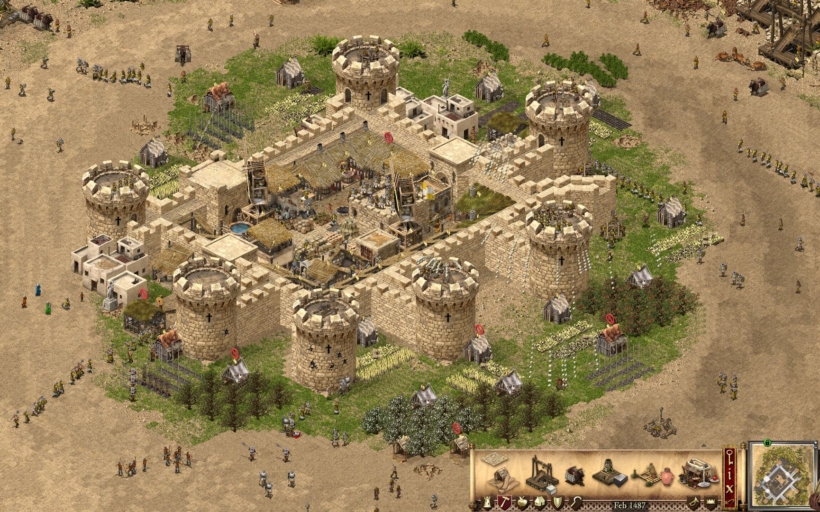Choose the woodcutter's hut building
The height and width of the screenshot is (512, 820).
(x=500, y=478)
